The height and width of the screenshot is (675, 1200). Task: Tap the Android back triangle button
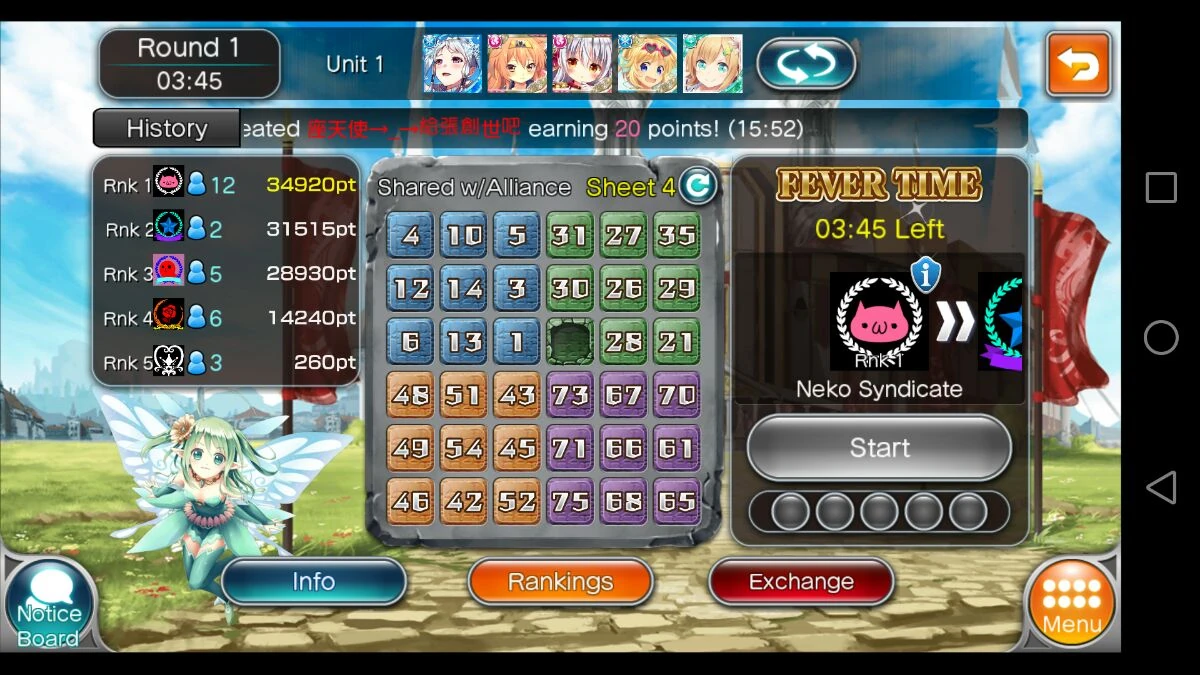(x=1160, y=488)
